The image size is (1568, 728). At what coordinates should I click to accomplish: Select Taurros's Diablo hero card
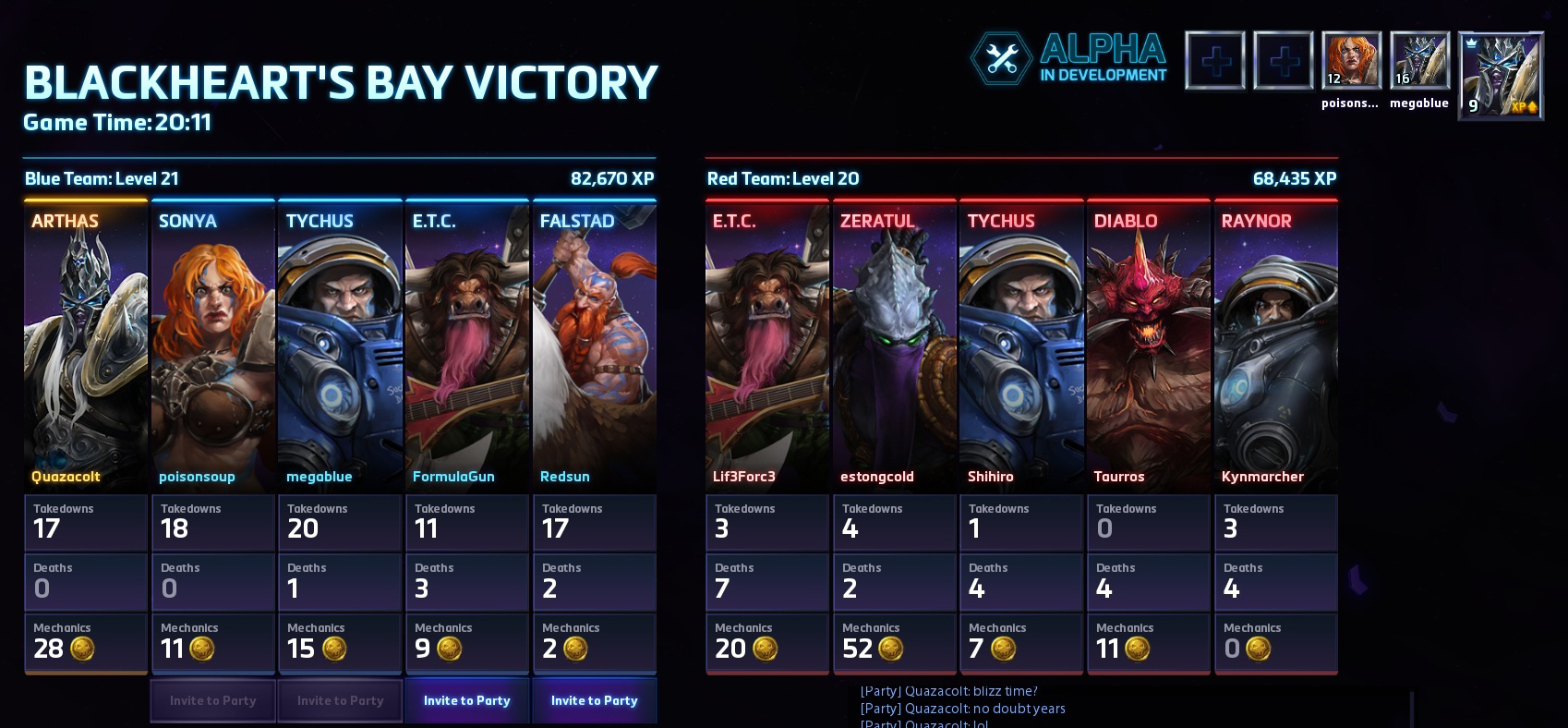pos(1149,346)
